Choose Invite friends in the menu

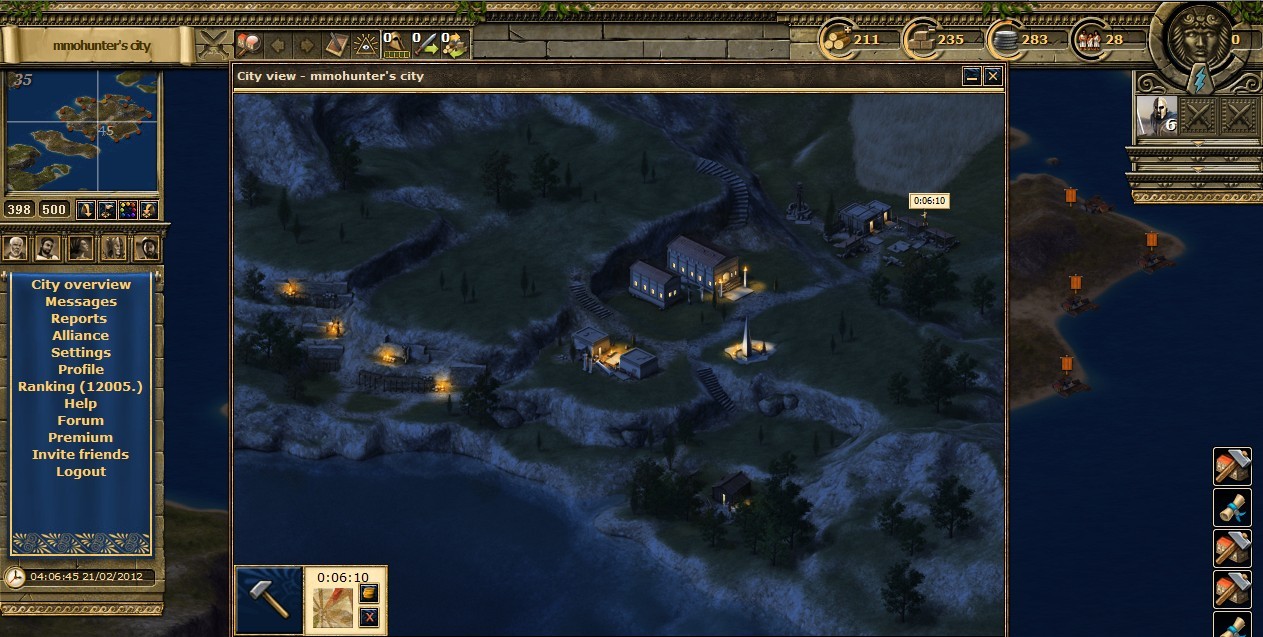80,454
